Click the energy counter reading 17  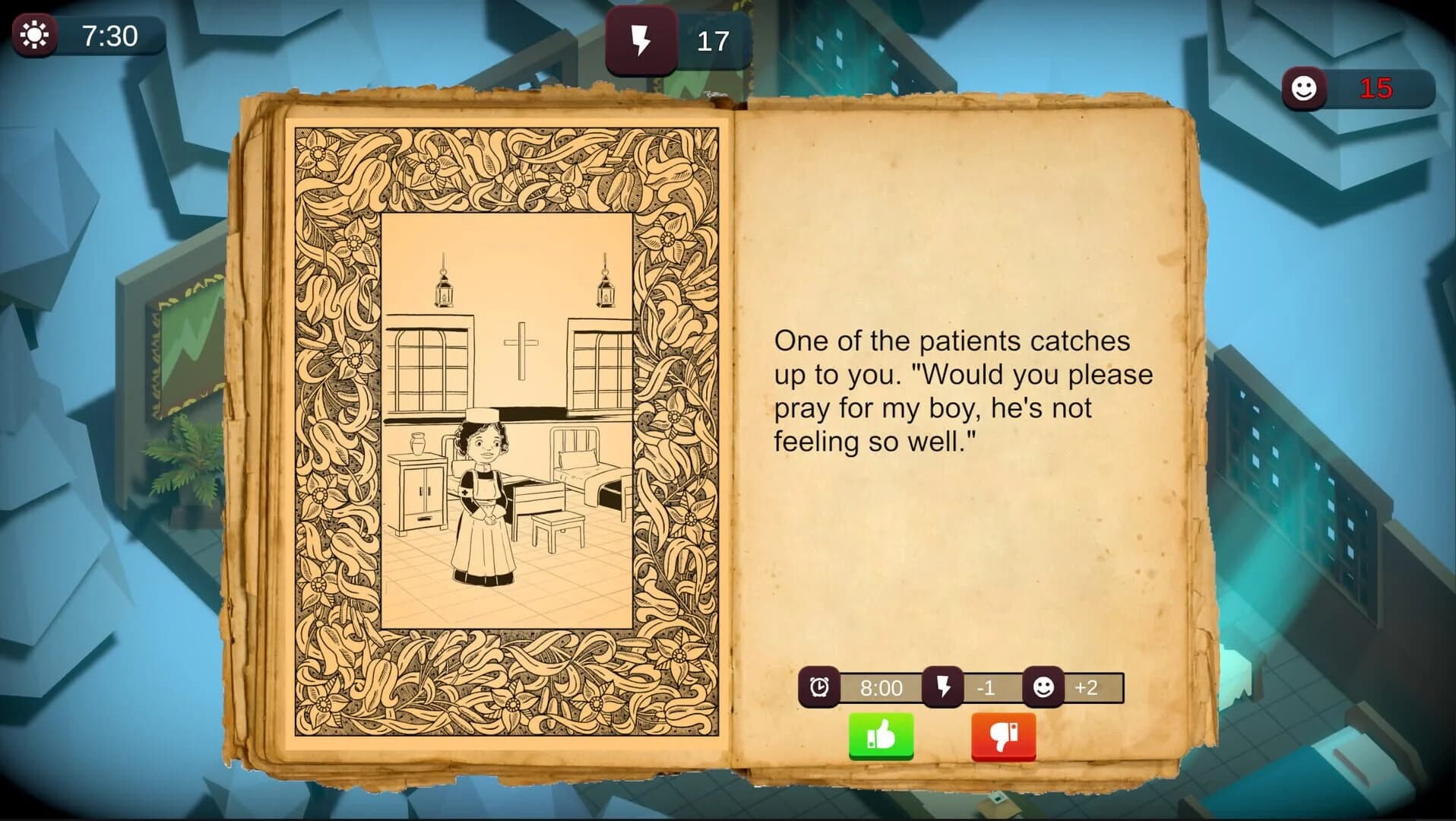pos(714,40)
